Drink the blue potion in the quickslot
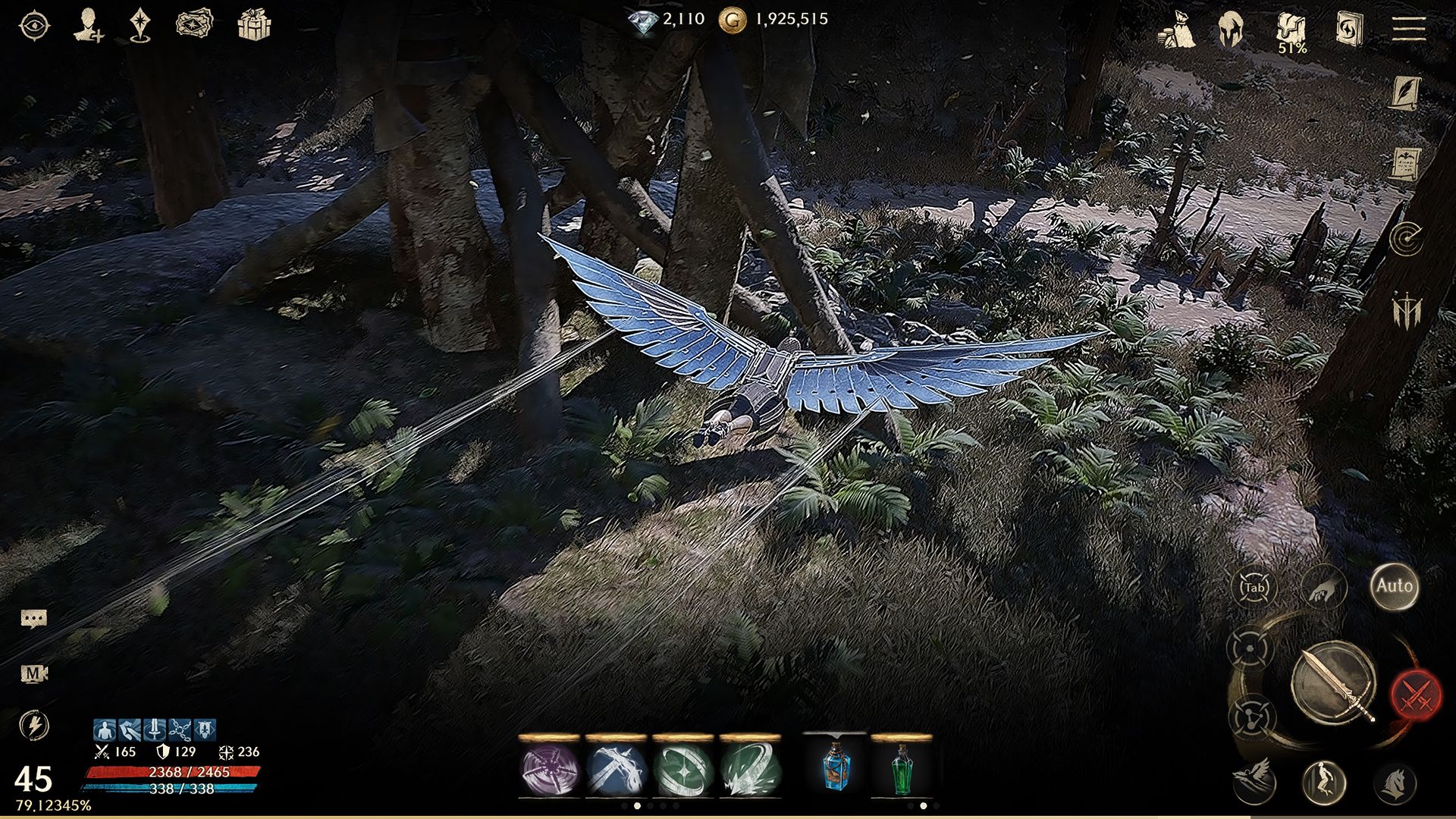Image resolution: width=1456 pixels, height=819 pixels. [x=834, y=772]
